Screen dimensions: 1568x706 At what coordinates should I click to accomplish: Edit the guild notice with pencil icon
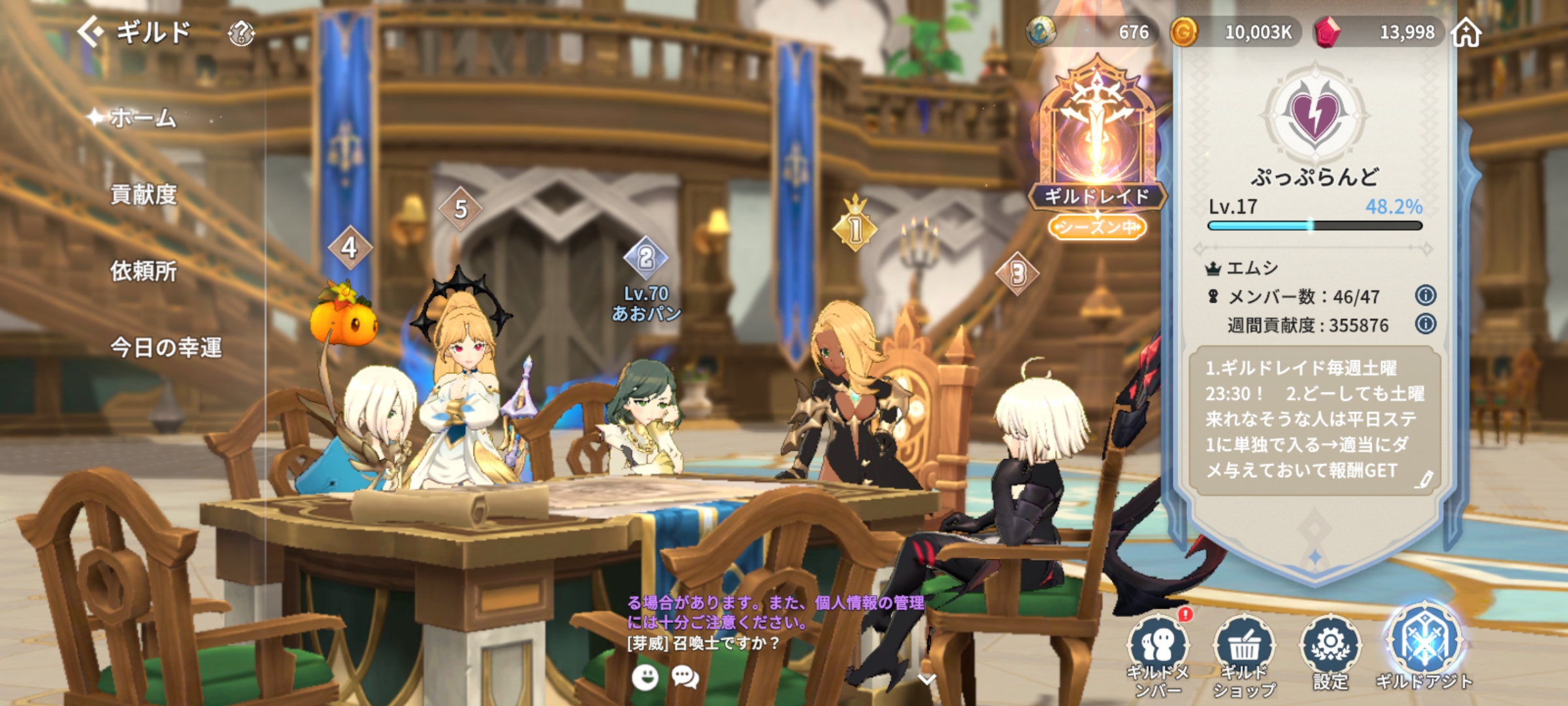(1425, 479)
